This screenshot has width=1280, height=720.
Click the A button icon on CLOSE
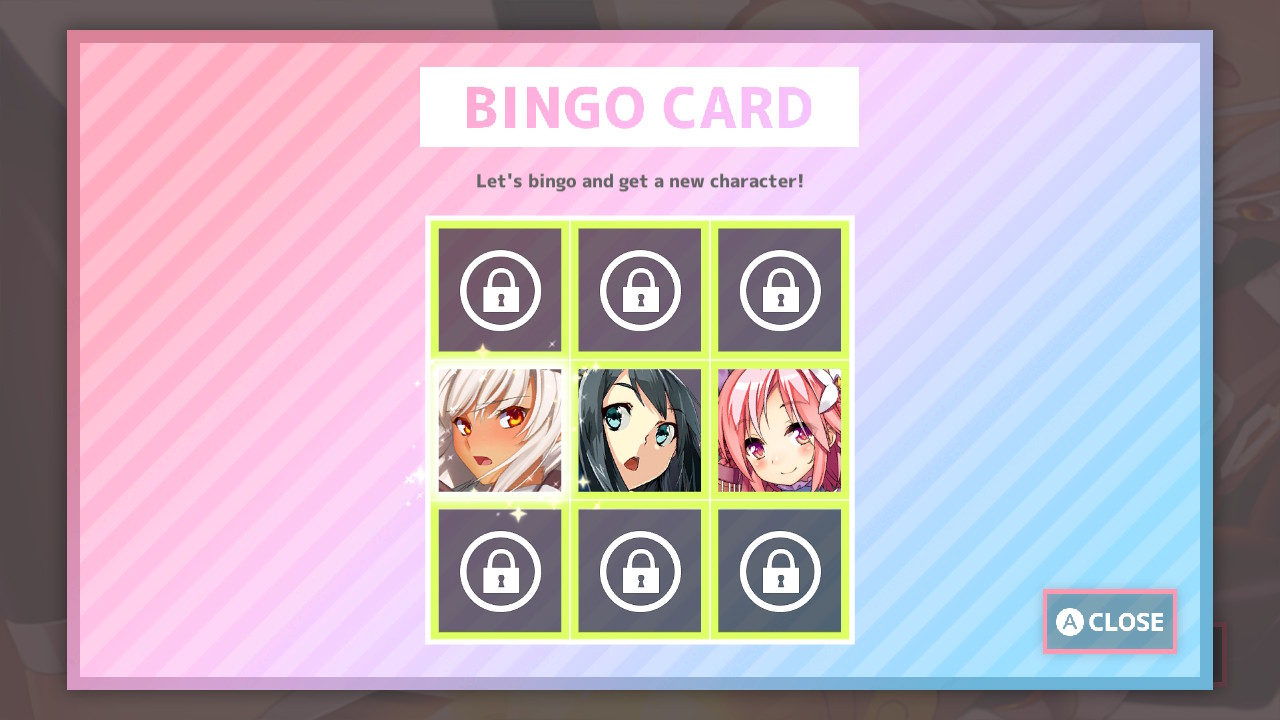(1068, 622)
